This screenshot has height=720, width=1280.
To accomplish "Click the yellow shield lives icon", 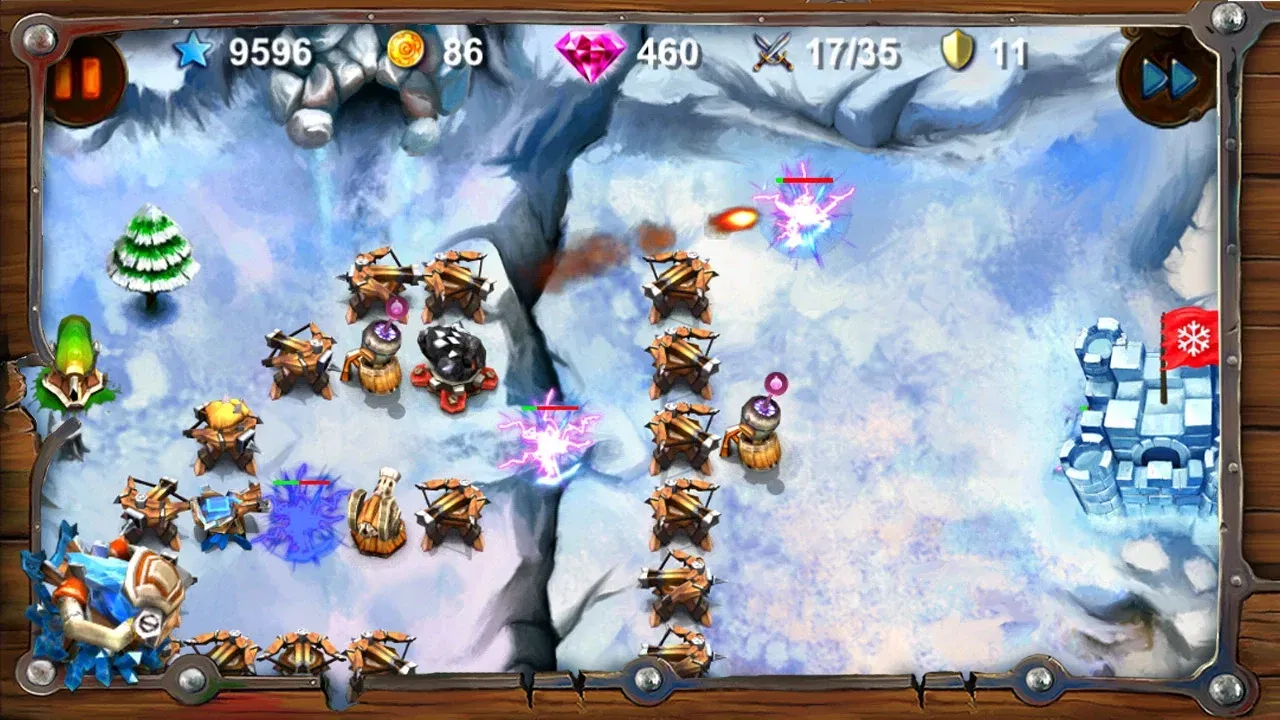I will [x=959, y=47].
